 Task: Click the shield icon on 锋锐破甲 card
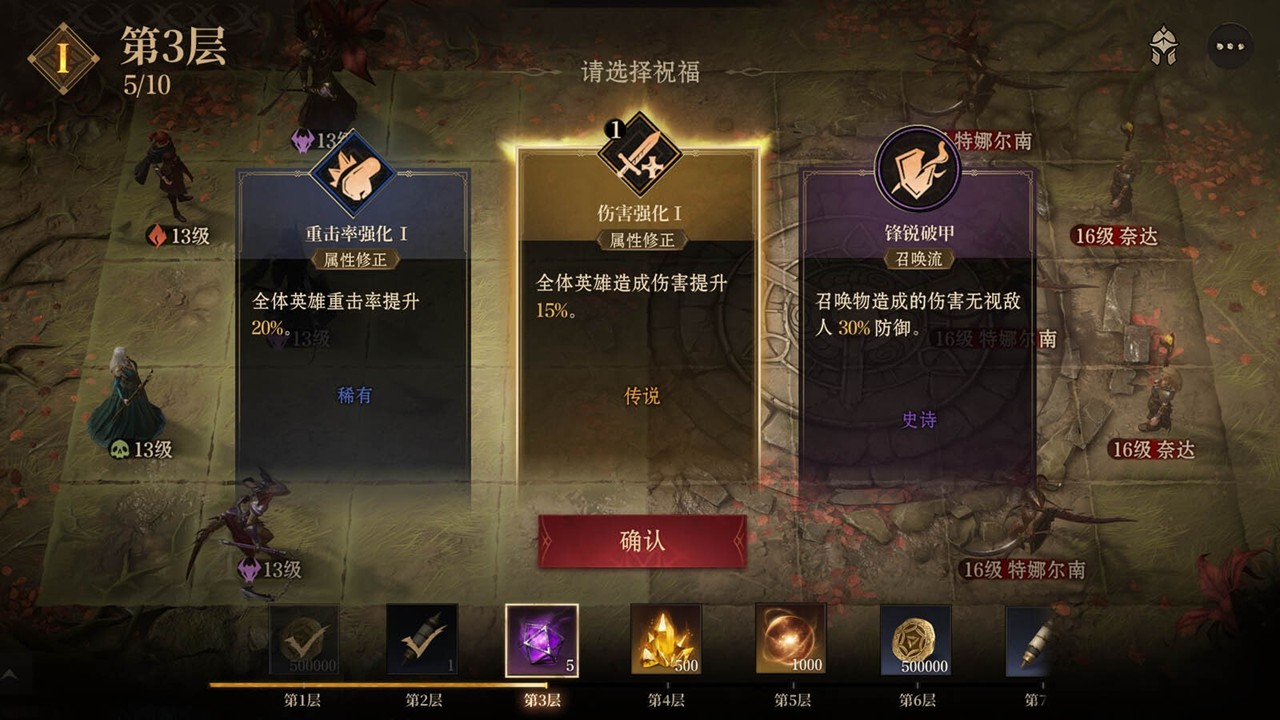pos(920,170)
